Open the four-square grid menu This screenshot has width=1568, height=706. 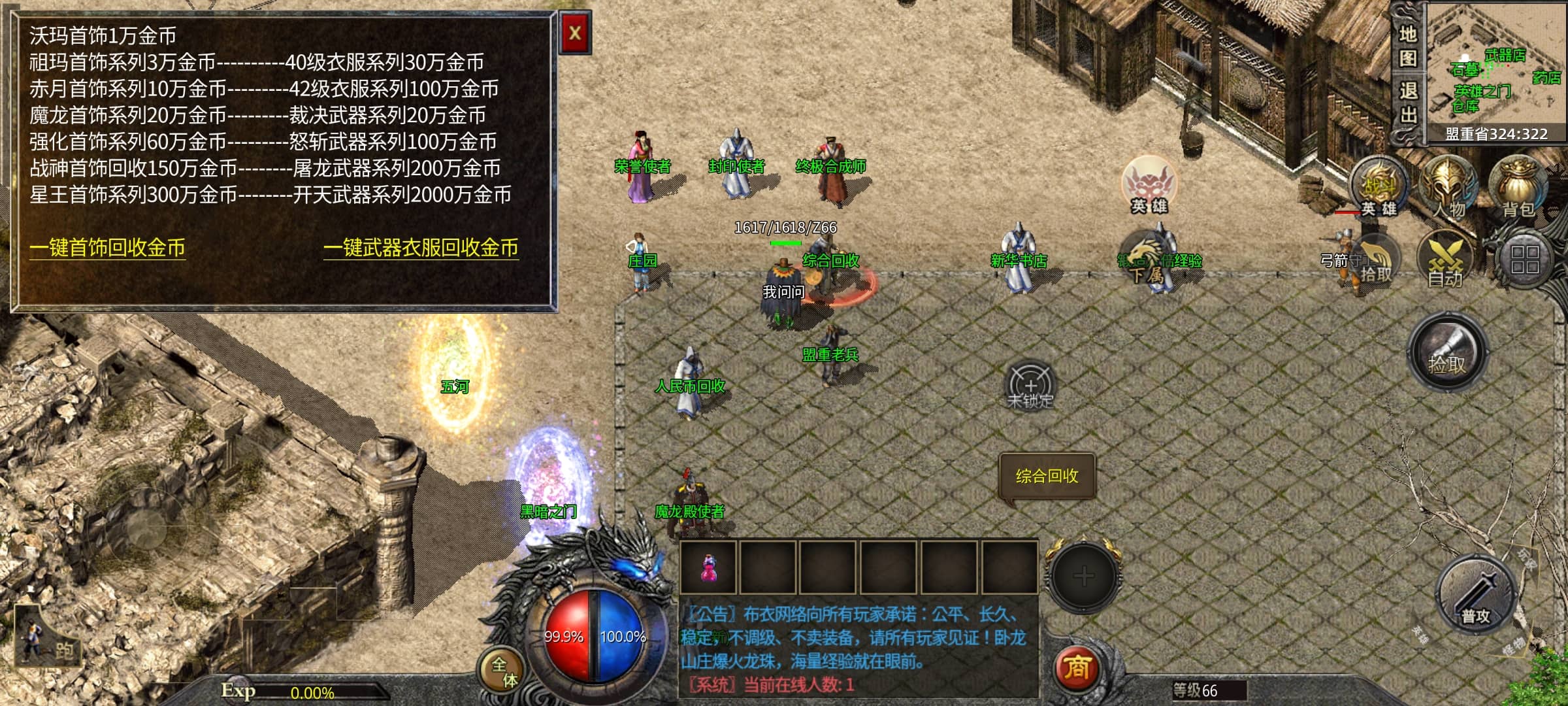point(1524,260)
